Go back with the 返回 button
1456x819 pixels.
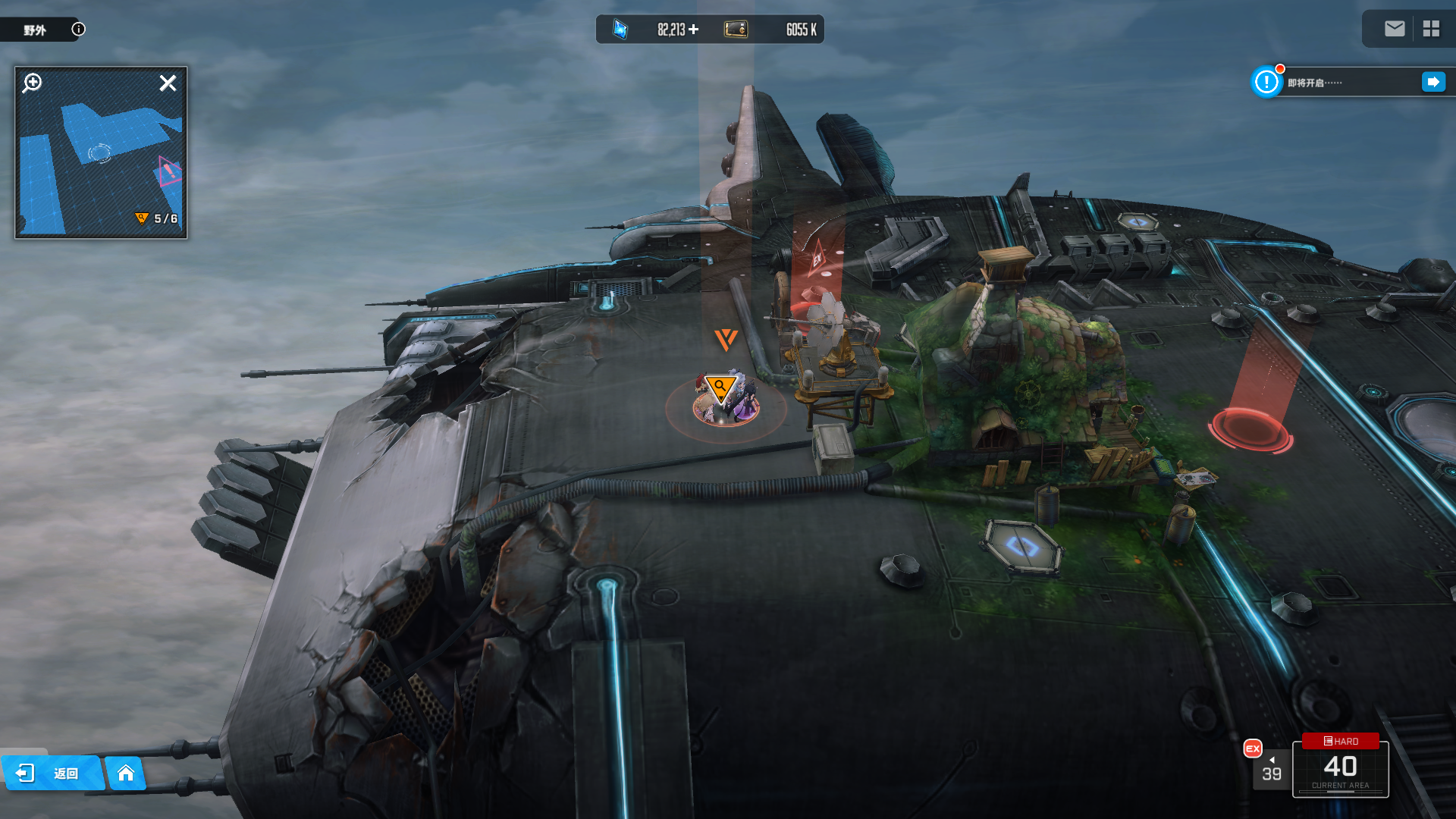(x=52, y=773)
